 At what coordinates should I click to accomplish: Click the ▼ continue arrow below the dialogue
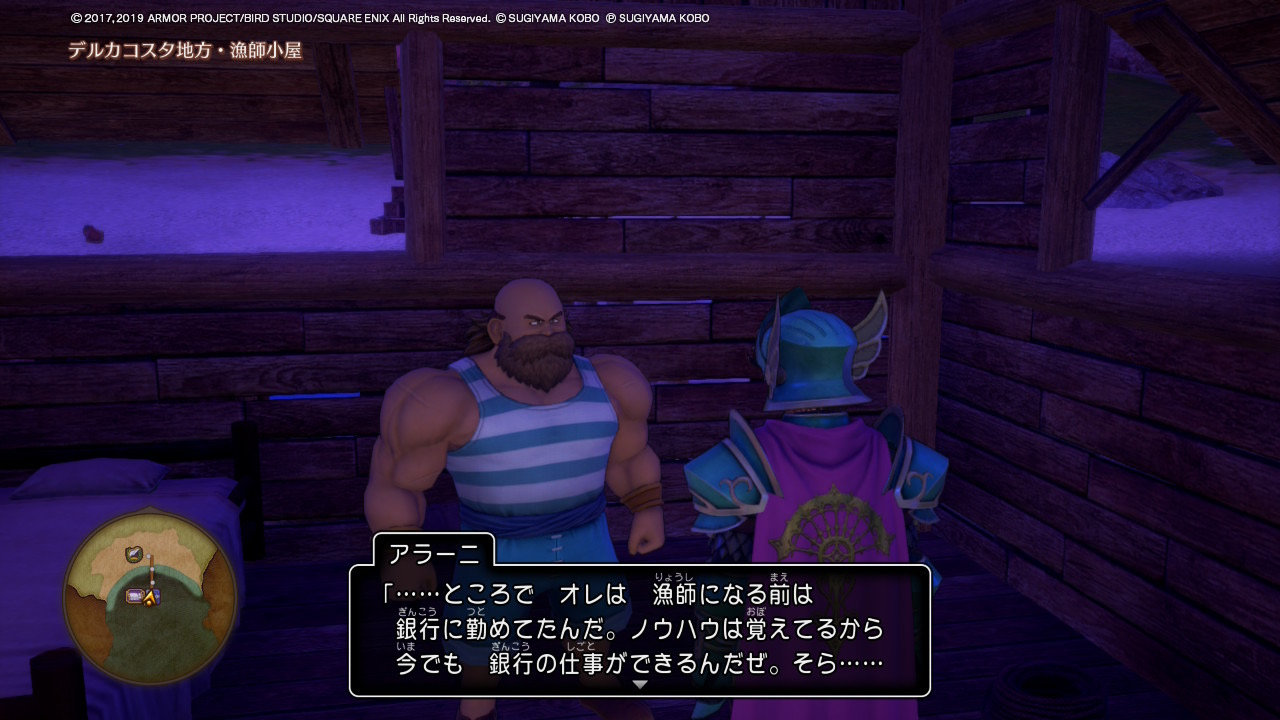(x=640, y=684)
